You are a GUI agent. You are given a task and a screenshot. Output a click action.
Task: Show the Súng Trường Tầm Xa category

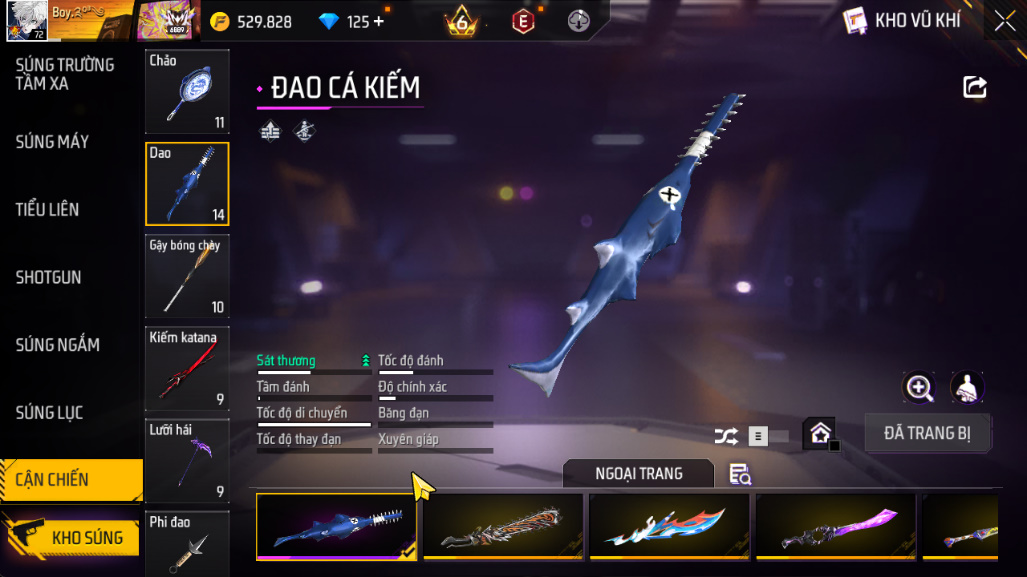click(x=64, y=74)
